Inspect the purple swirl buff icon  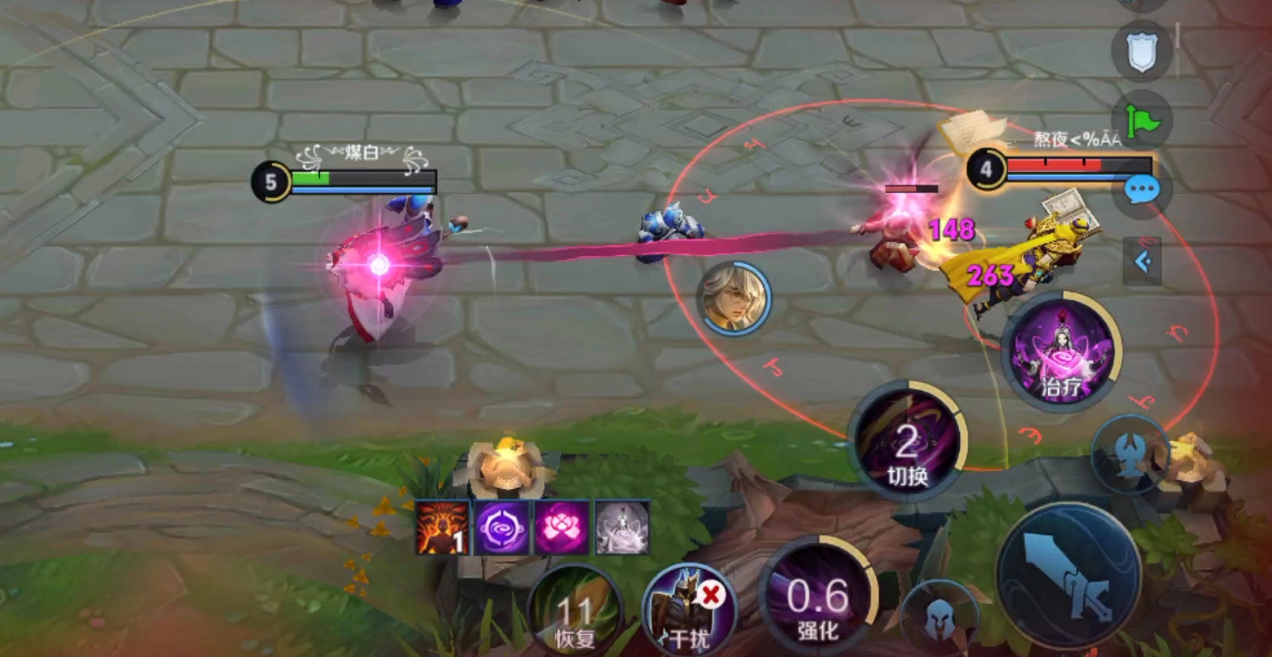tap(501, 527)
